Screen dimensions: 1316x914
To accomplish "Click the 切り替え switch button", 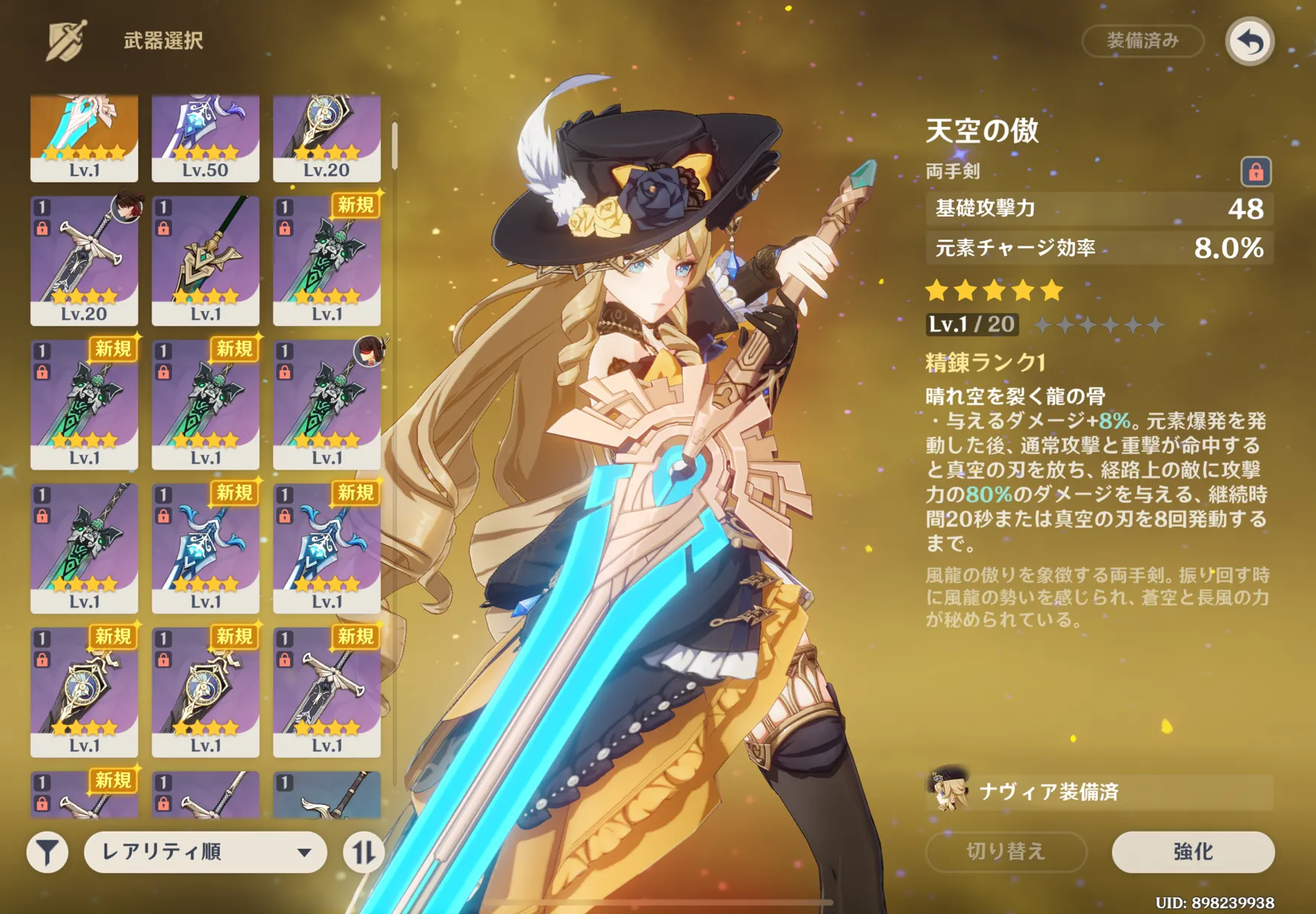I will pos(1006,852).
